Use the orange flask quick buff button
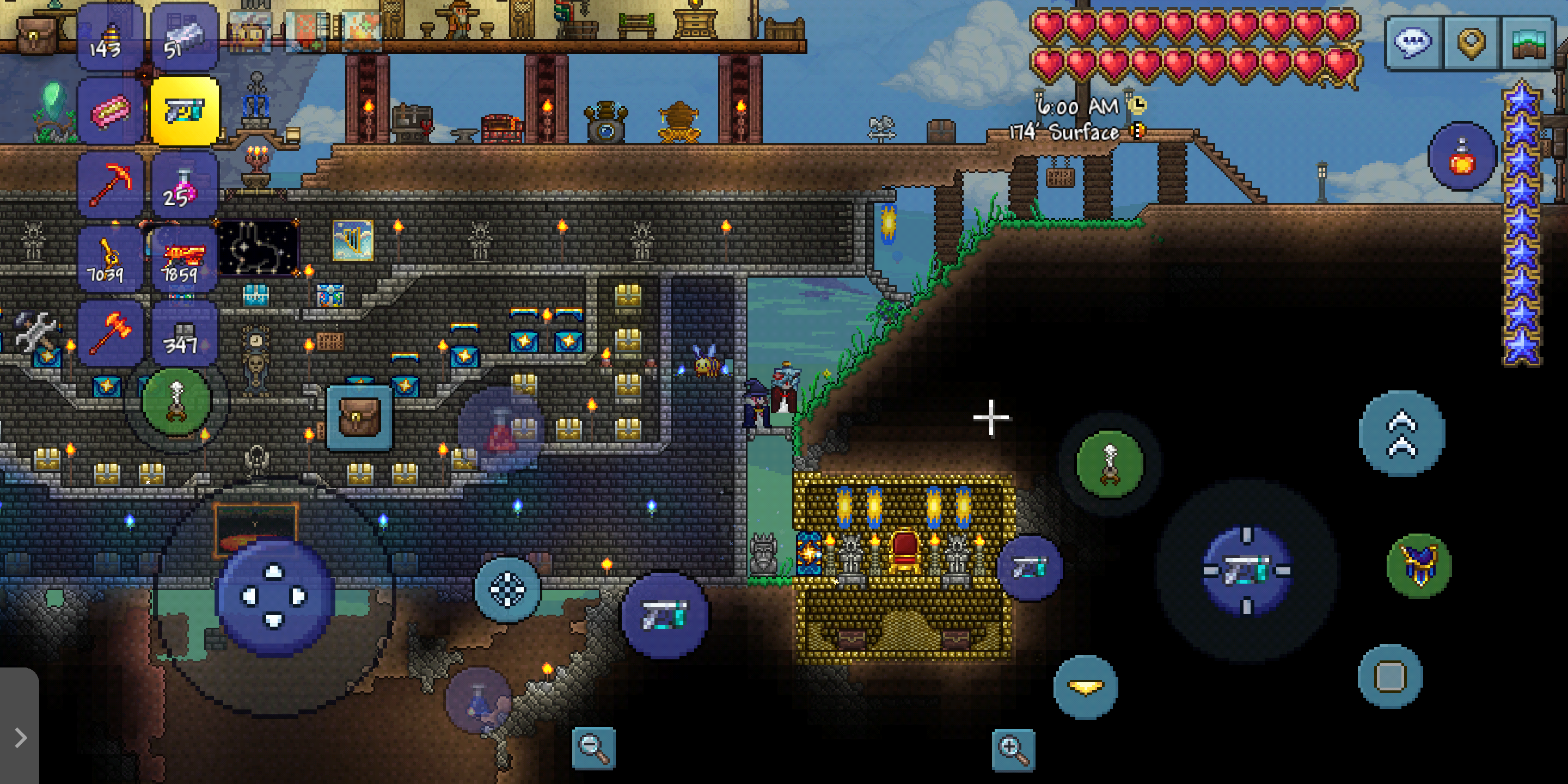The width and height of the screenshot is (1568, 784). [x=1461, y=156]
